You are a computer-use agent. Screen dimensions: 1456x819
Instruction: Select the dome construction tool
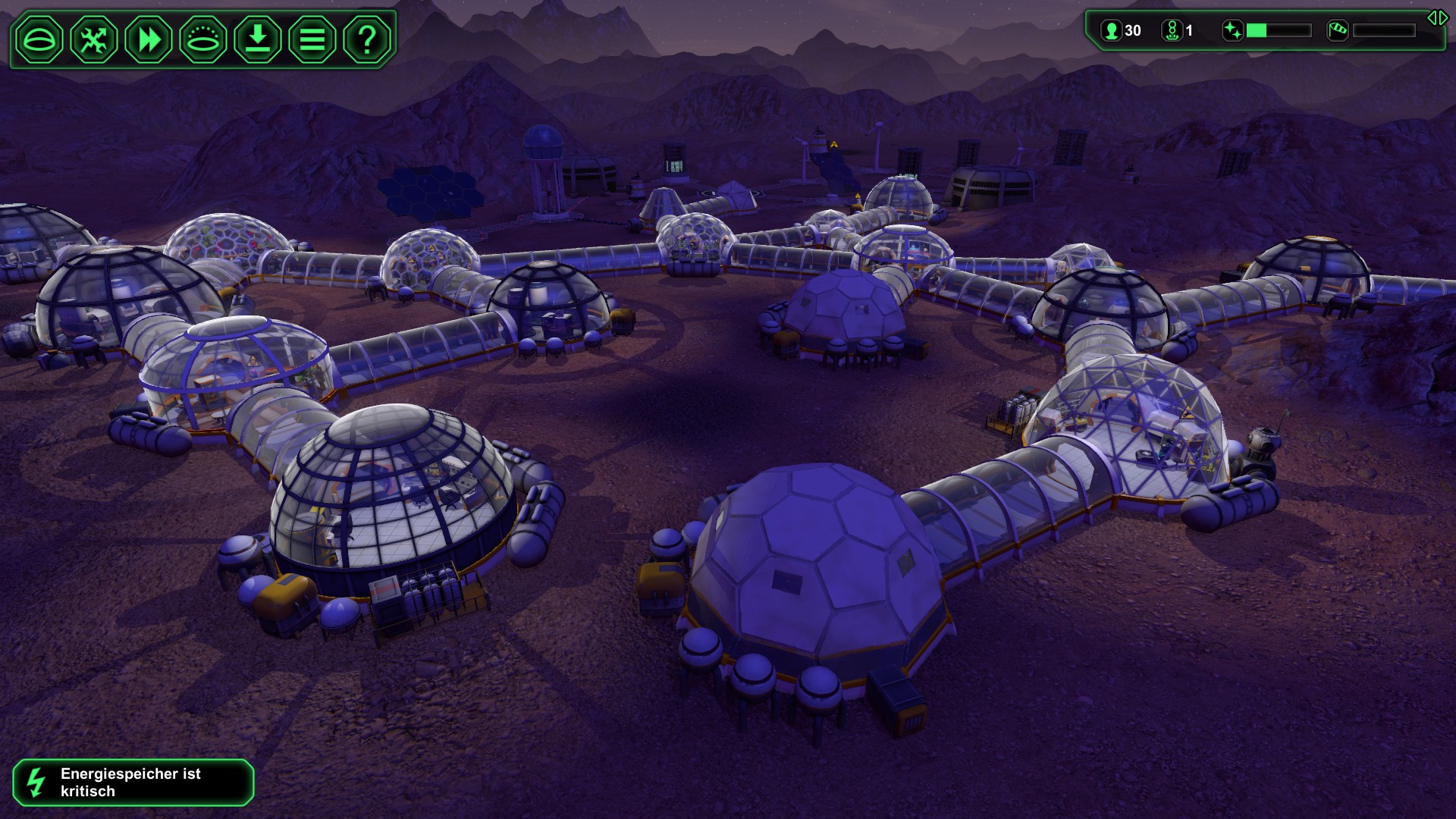pyautogui.click(x=42, y=39)
